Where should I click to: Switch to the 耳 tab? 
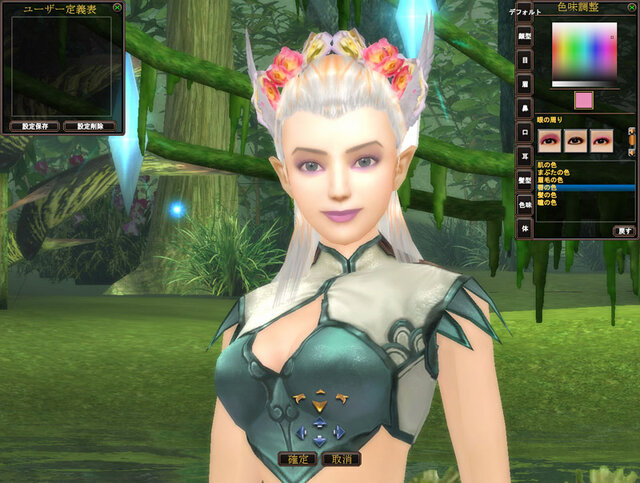pyautogui.click(x=524, y=155)
